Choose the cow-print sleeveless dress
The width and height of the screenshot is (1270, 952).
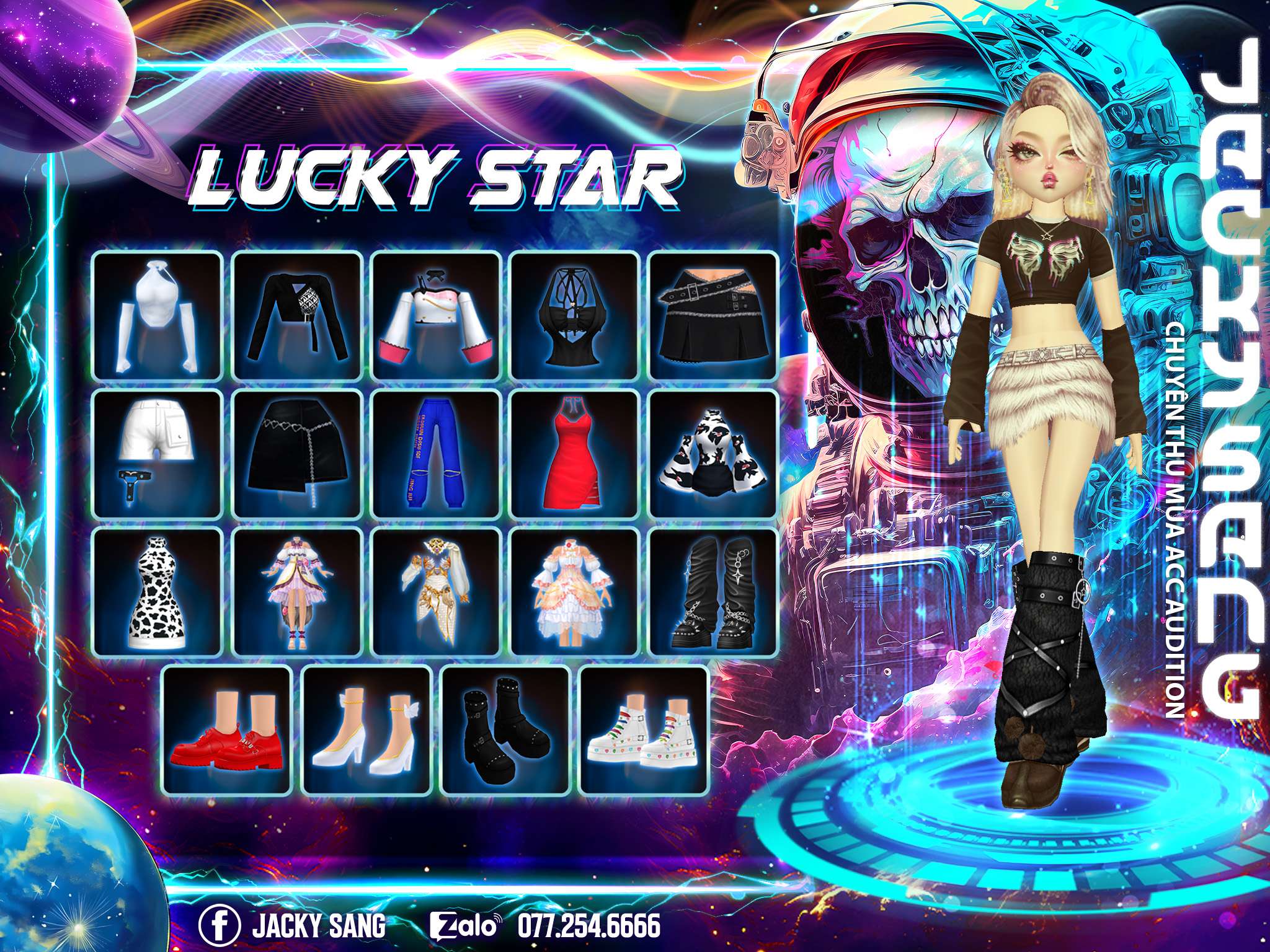click(x=158, y=593)
